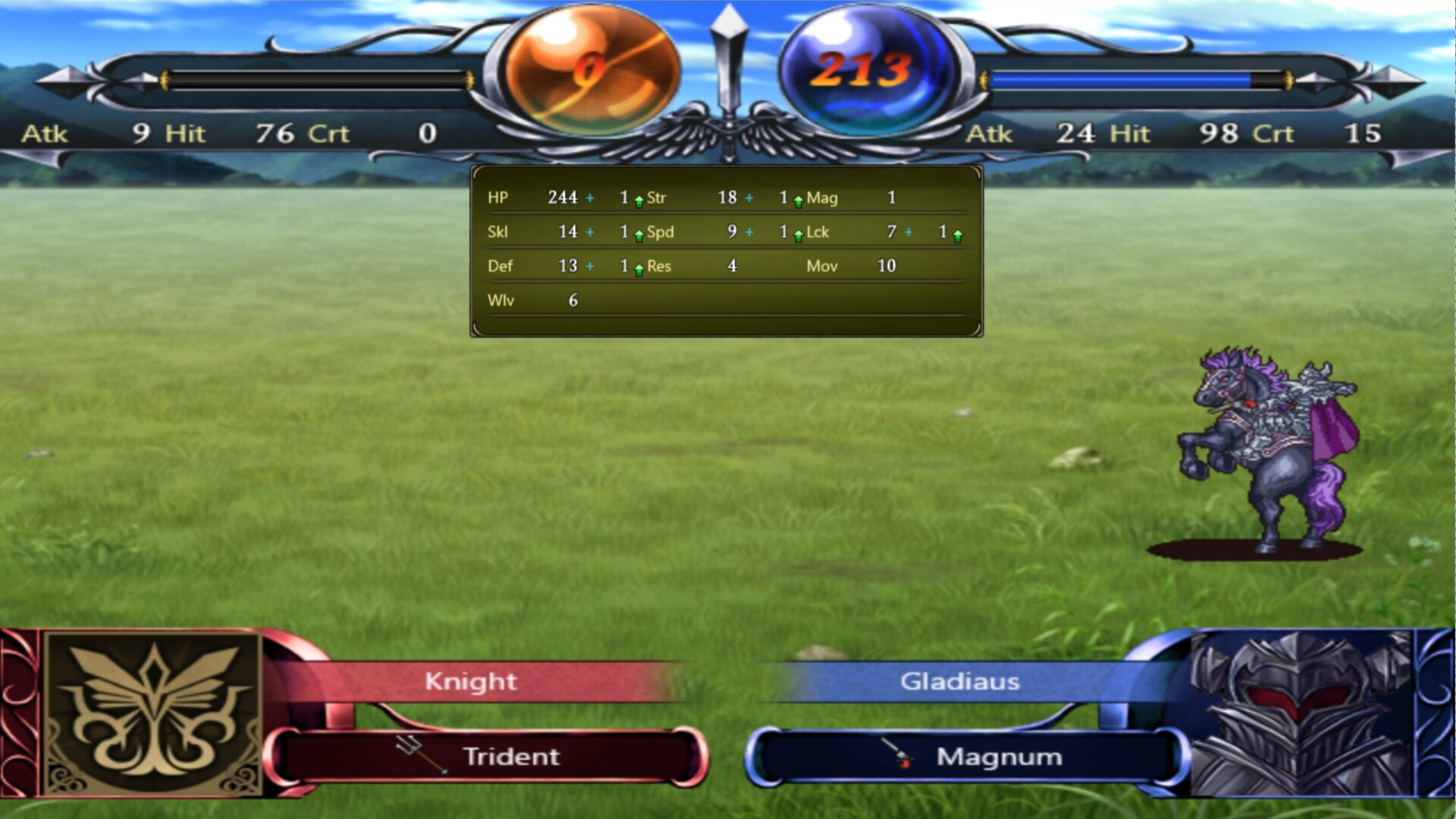
Task: Click the plus symbol after the Def value
Action: point(588,266)
